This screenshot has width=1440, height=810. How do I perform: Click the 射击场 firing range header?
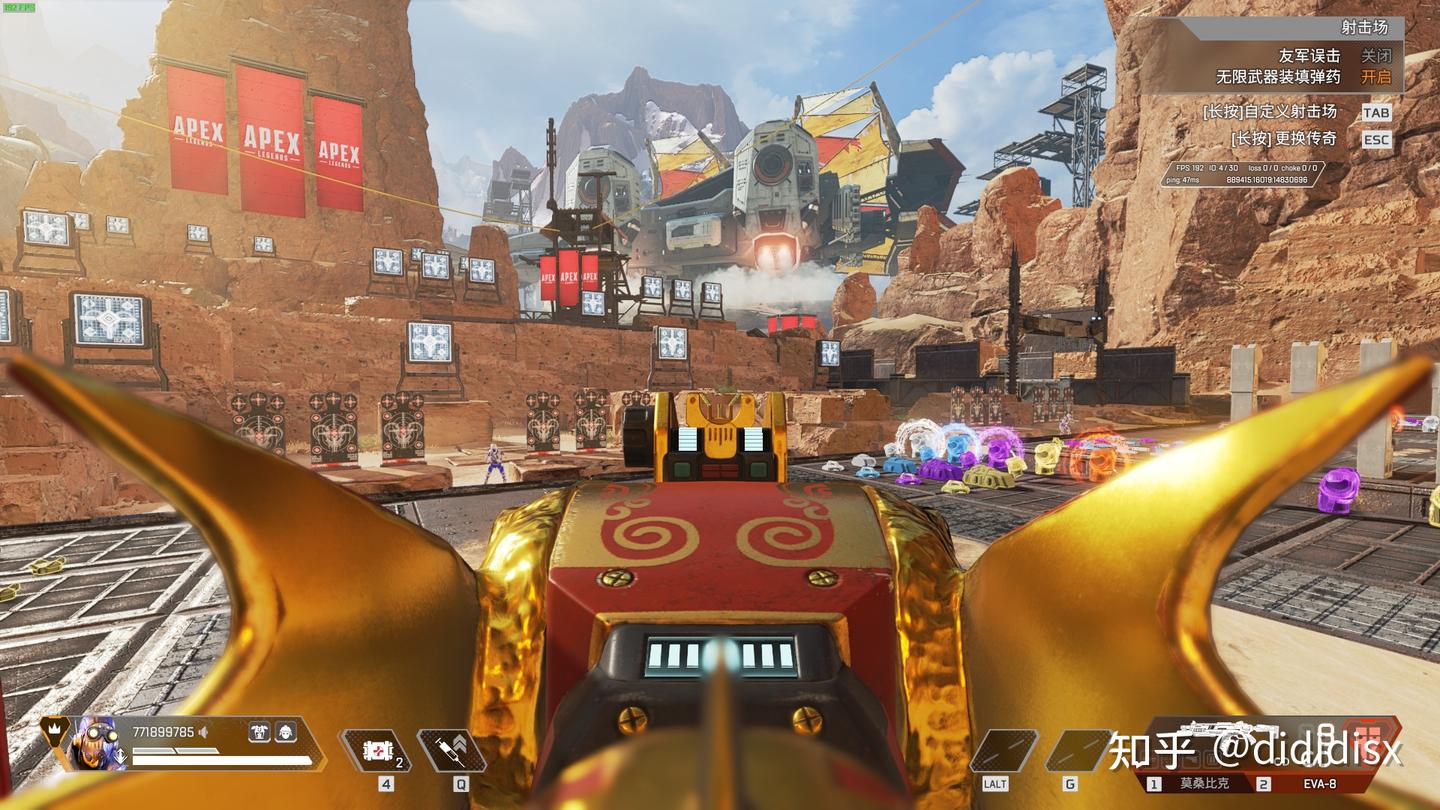[1367, 27]
